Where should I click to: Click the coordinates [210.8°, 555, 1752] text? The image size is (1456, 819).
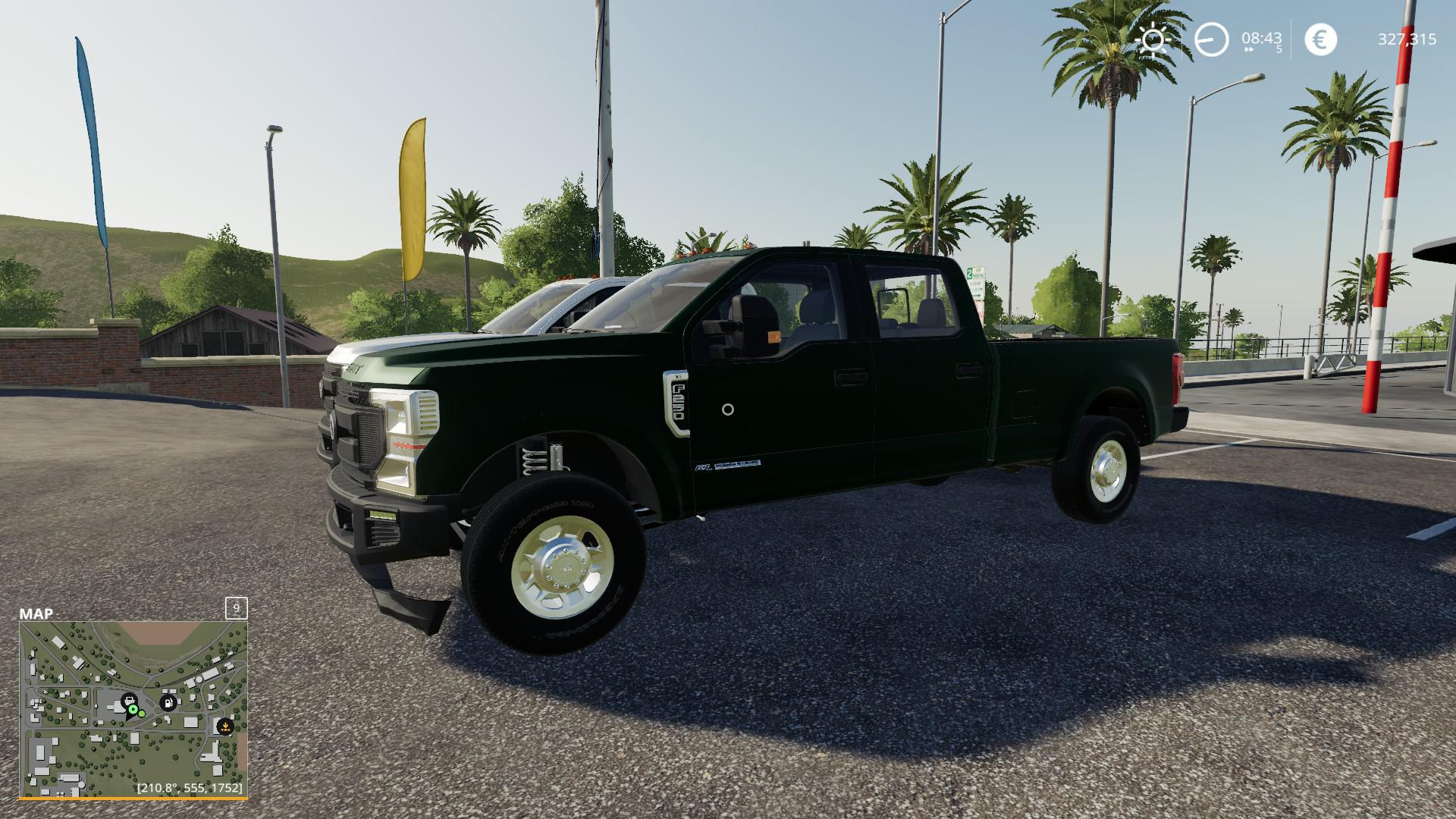tap(190, 787)
